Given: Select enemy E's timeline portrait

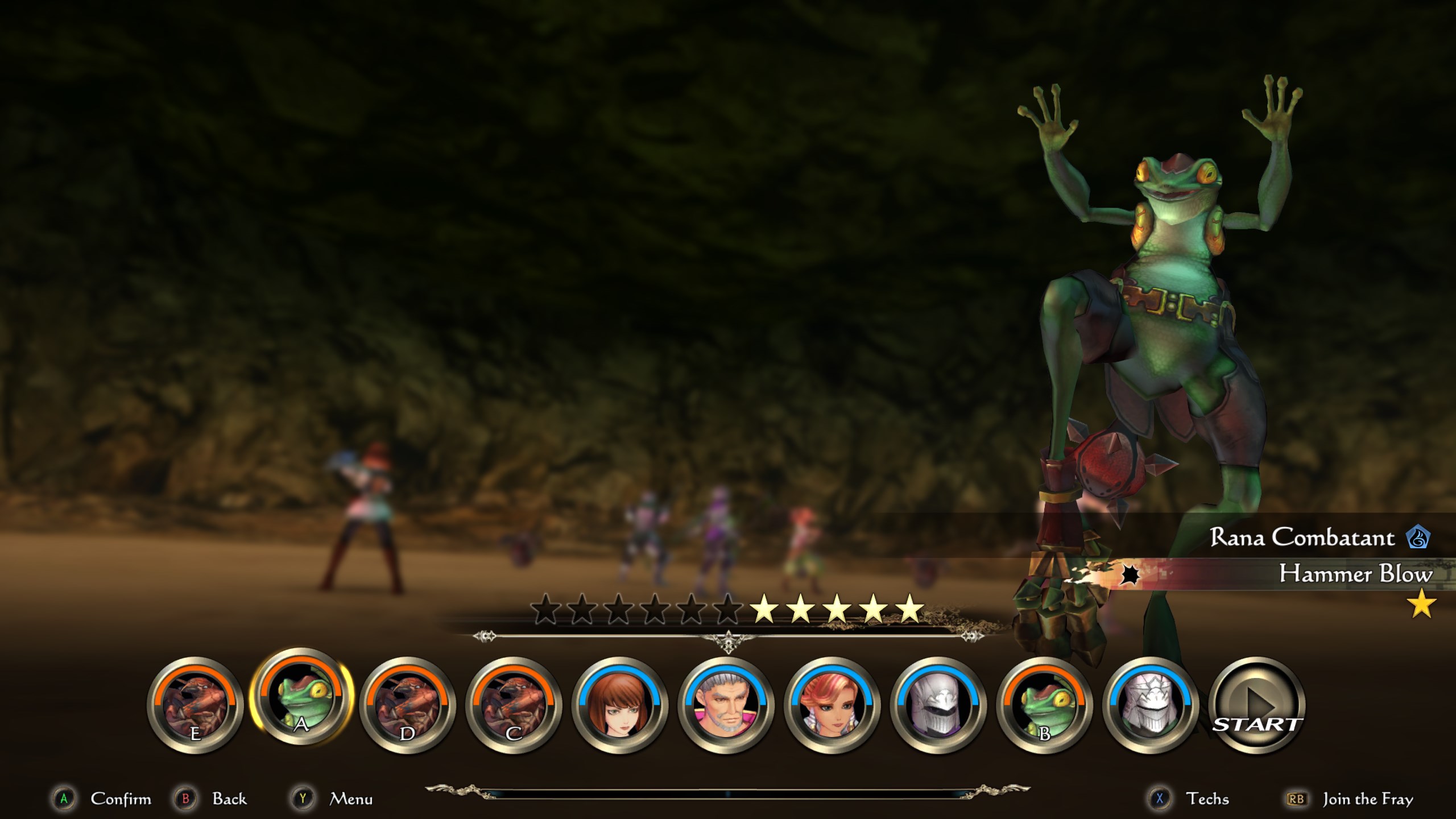Looking at the screenshot, I should pyautogui.click(x=195, y=706).
